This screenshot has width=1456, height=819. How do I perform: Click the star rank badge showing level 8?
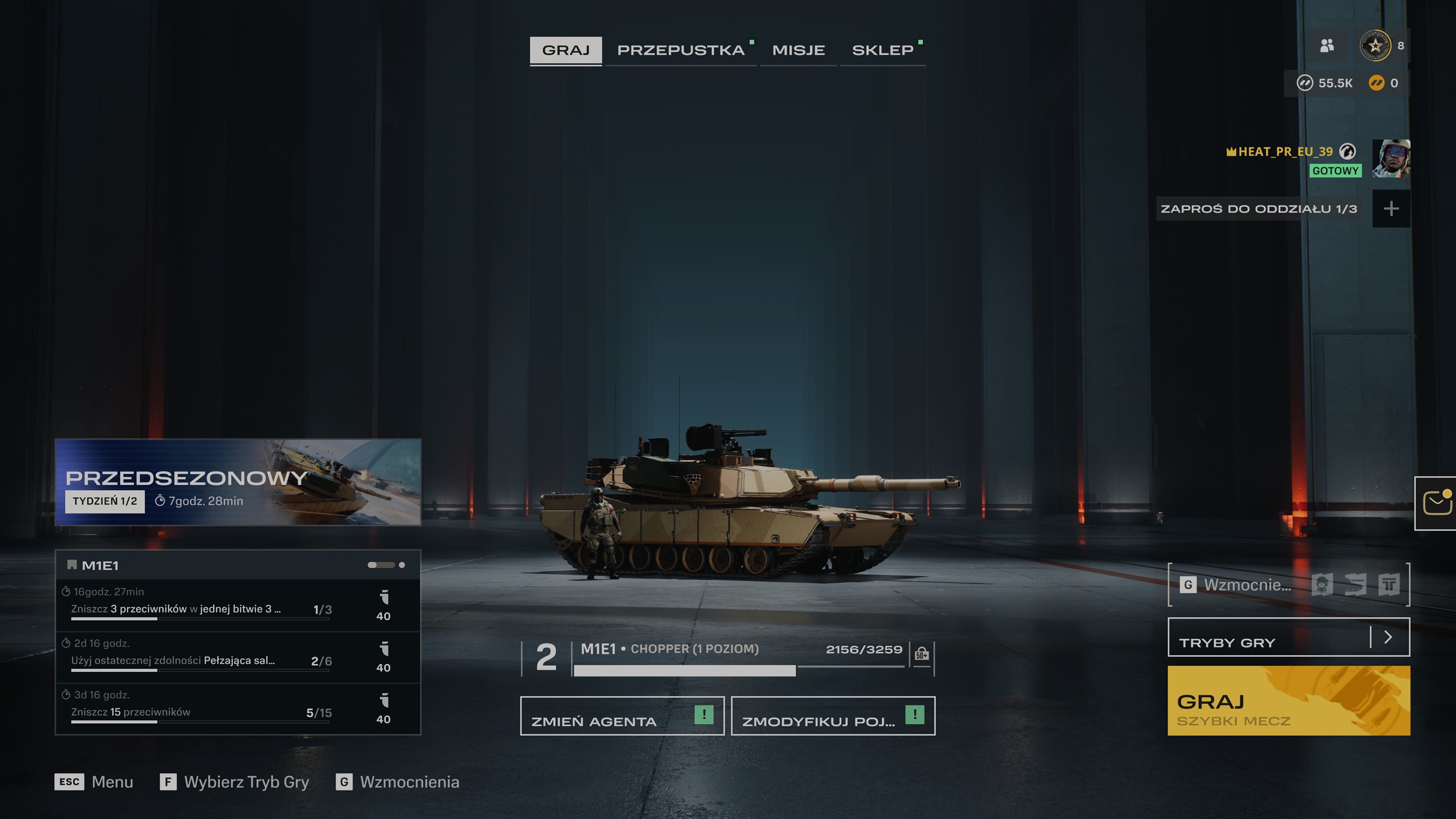pyautogui.click(x=1377, y=46)
